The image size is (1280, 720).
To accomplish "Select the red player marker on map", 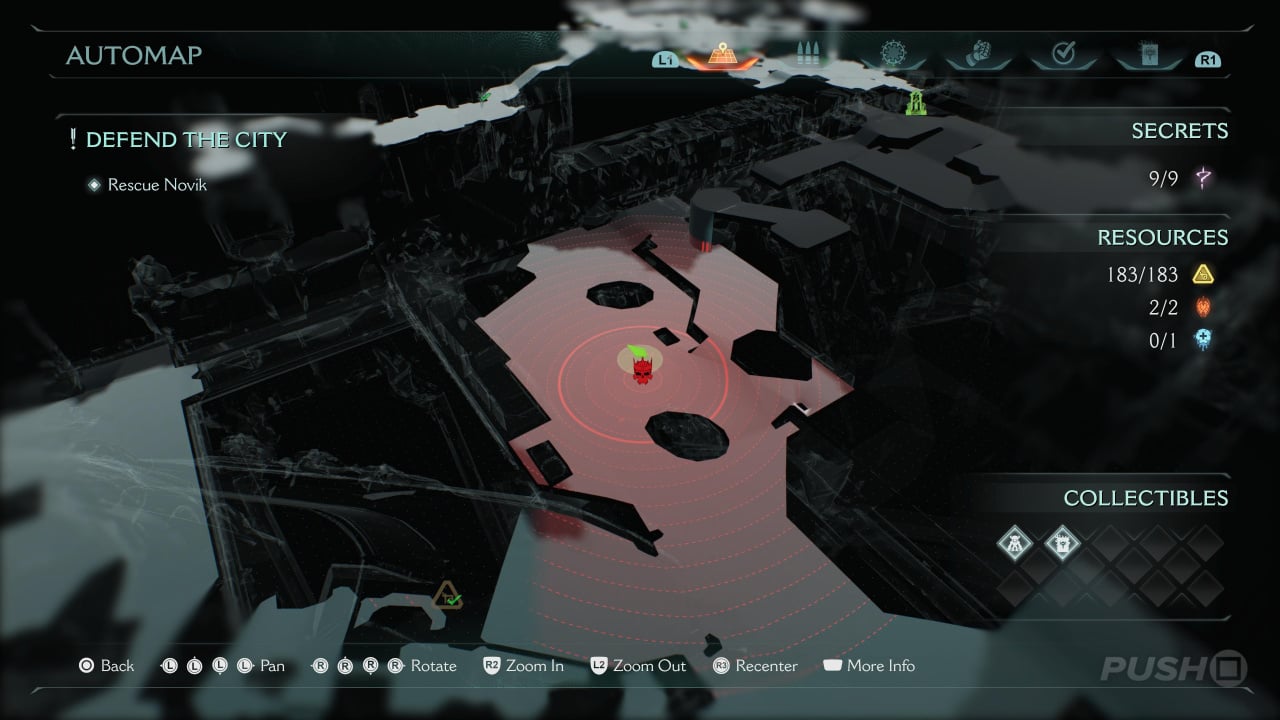I will coord(641,370).
